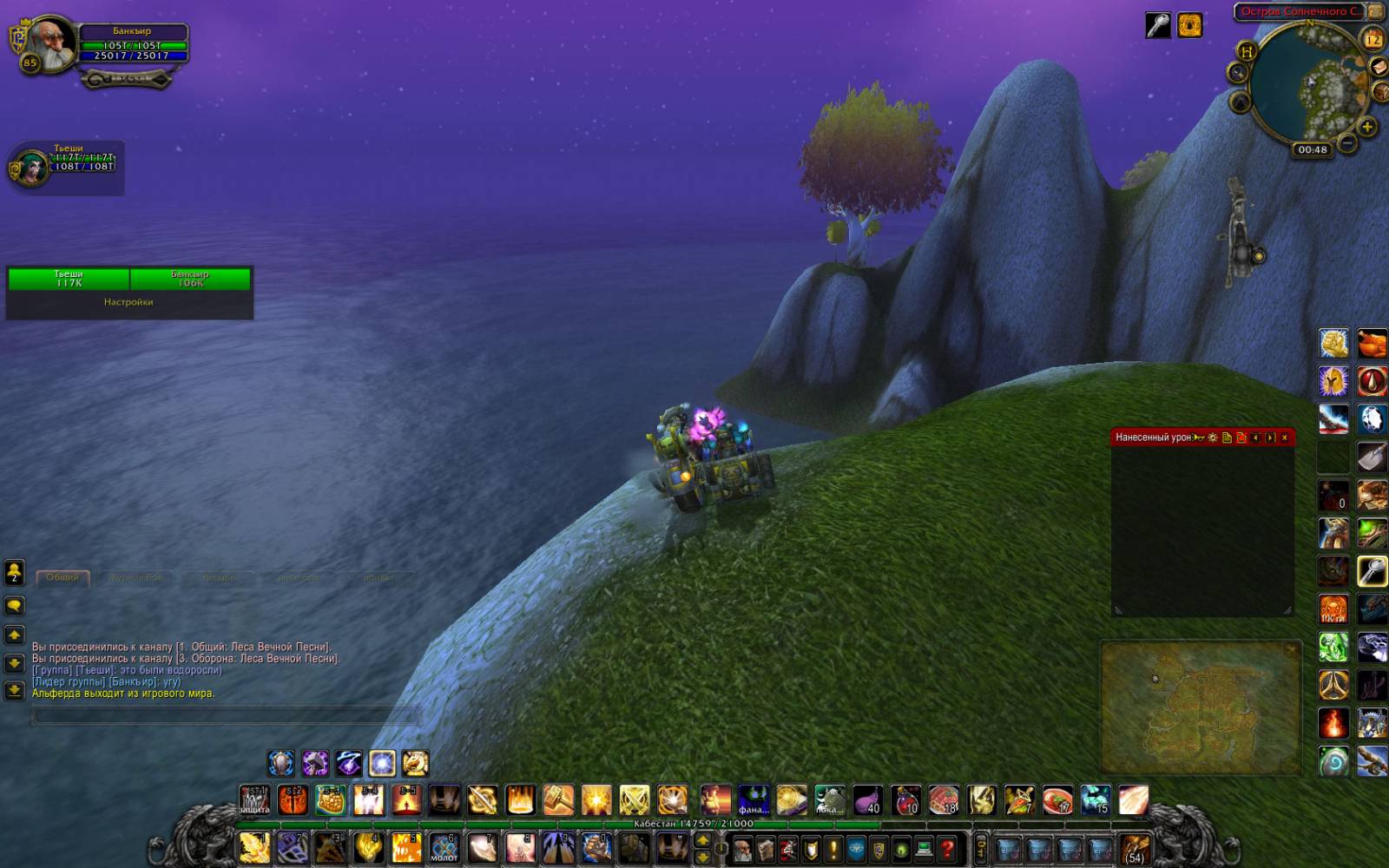The height and width of the screenshot is (868, 1389).
Task: Open the calendar button showing 12
Action: tap(1373, 39)
